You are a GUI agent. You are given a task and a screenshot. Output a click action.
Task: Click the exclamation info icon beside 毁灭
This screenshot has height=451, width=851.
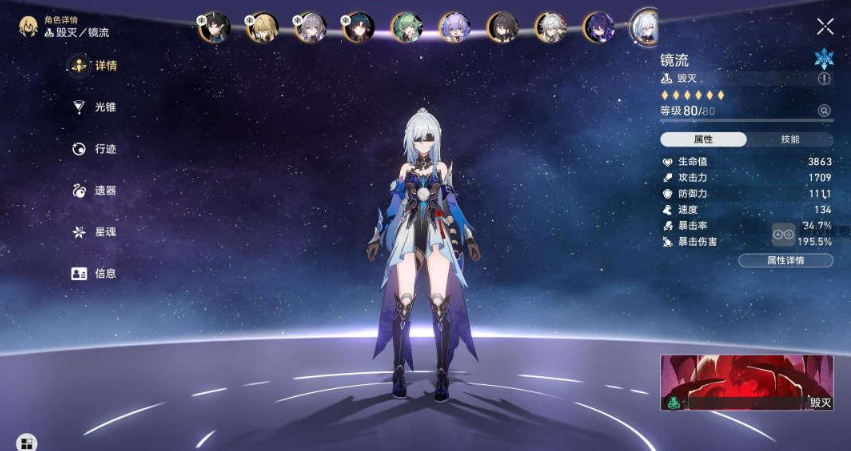(x=824, y=78)
